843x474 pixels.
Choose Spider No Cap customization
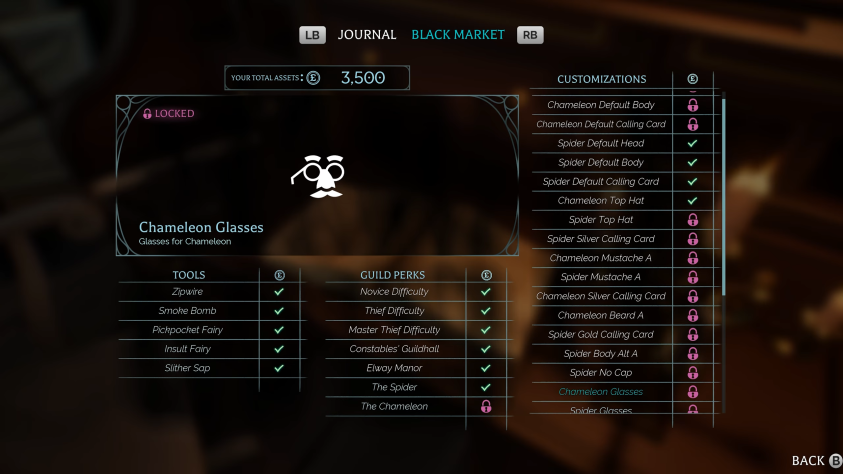601,373
